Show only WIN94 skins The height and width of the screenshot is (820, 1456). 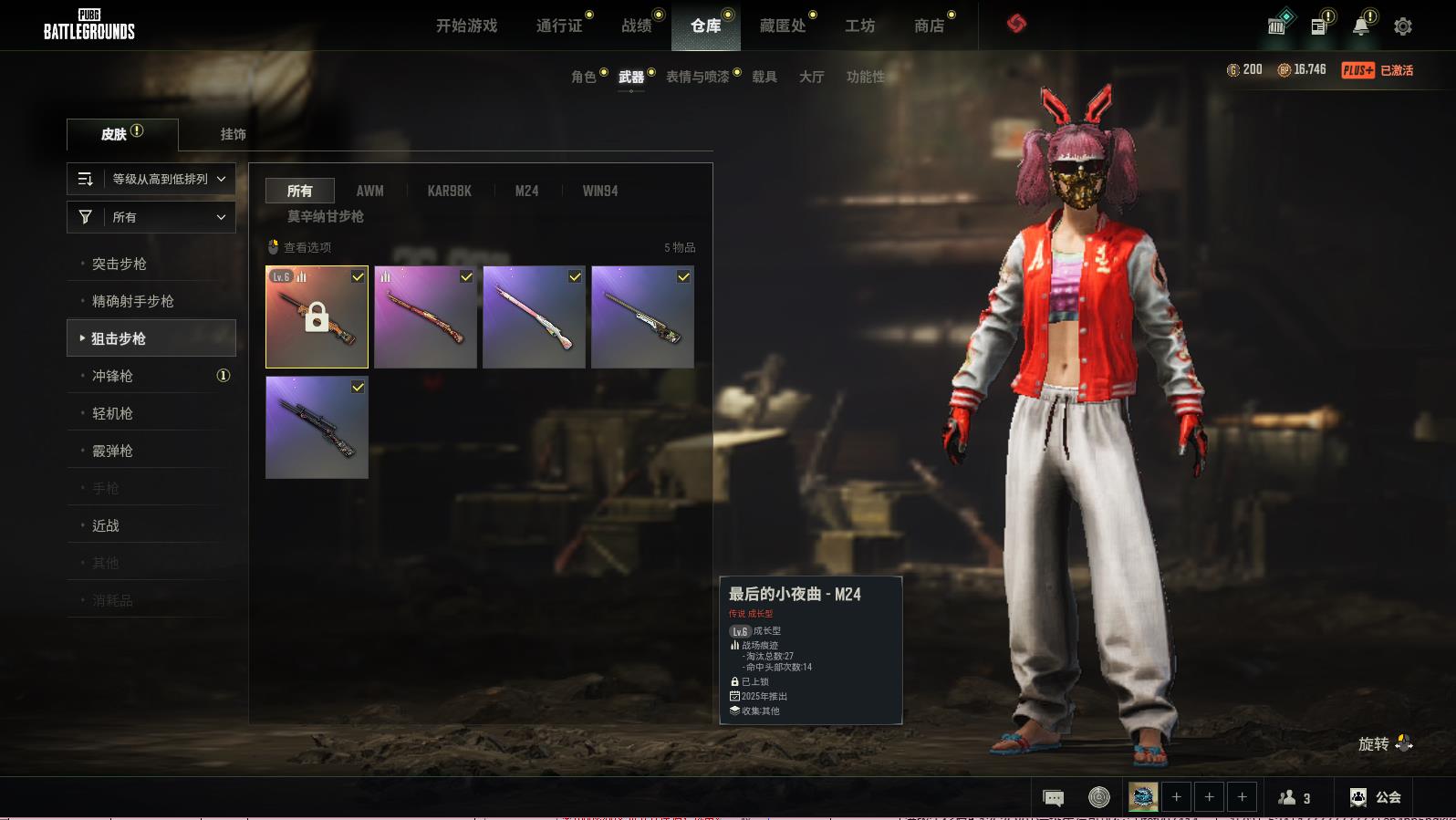point(600,191)
